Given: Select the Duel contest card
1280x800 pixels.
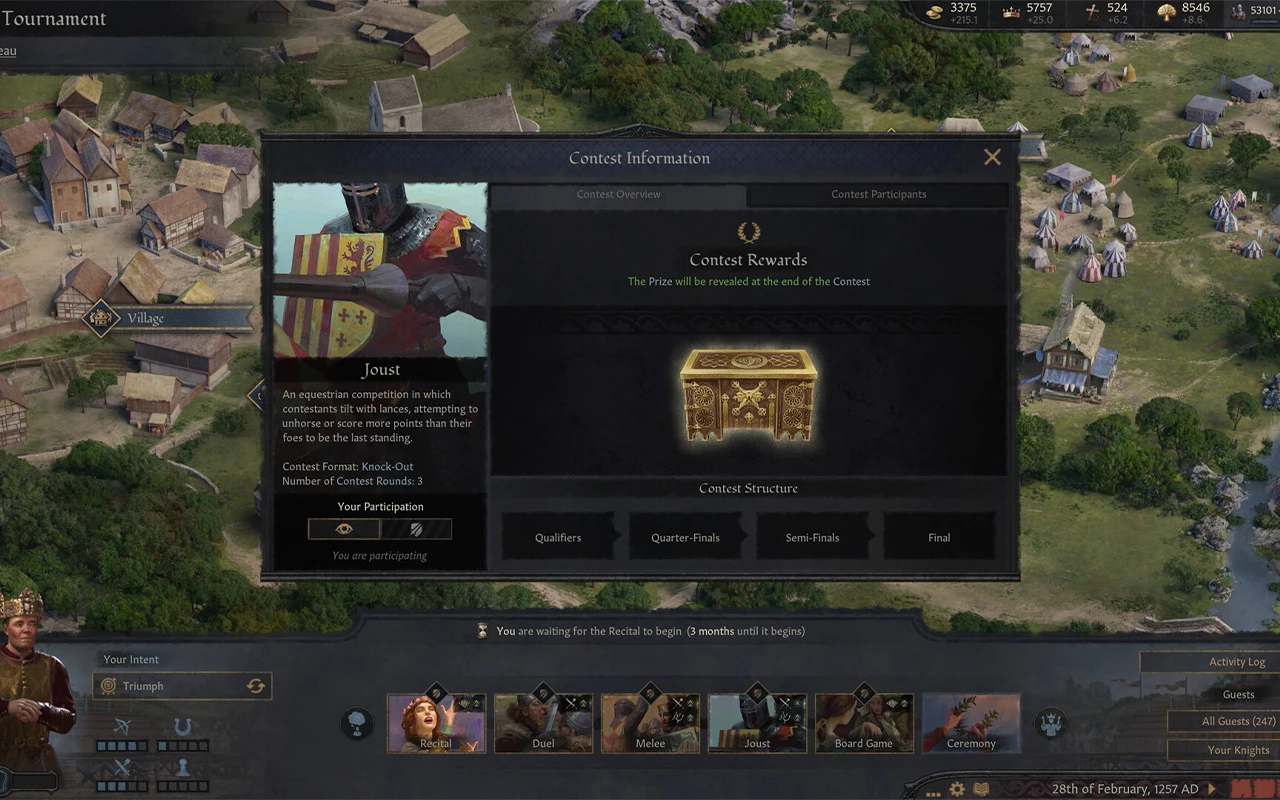Looking at the screenshot, I should point(543,723).
